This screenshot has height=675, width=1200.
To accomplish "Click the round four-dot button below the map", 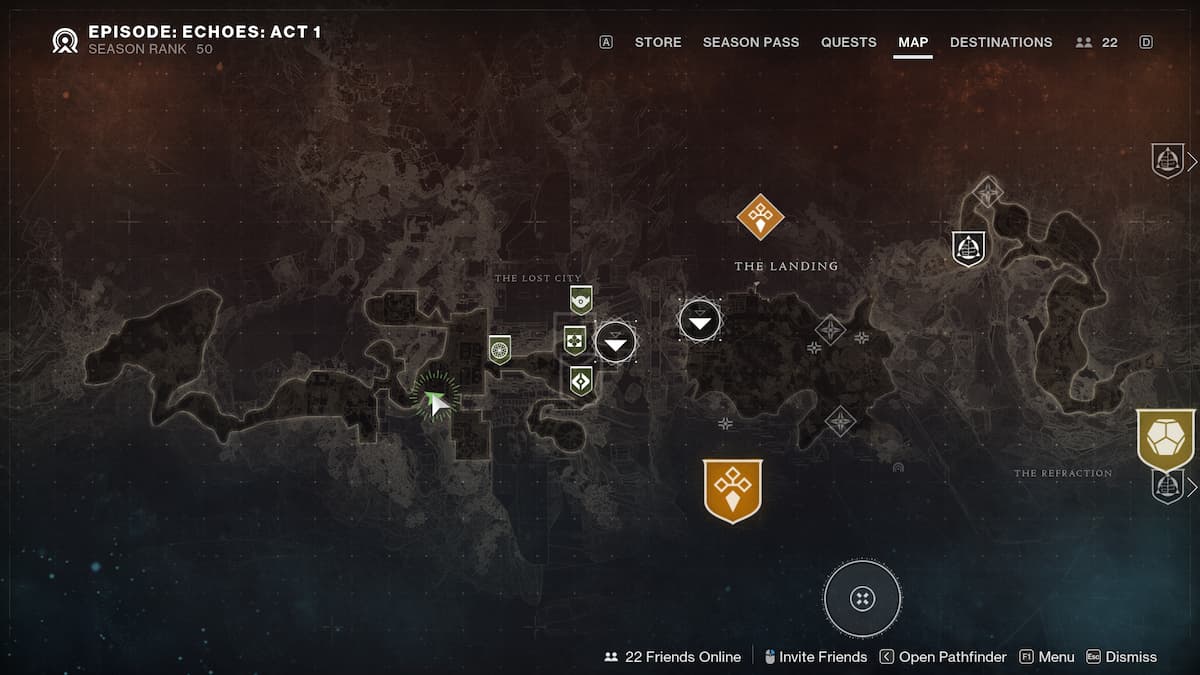I will pyautogui.click(x=862, y=598).
